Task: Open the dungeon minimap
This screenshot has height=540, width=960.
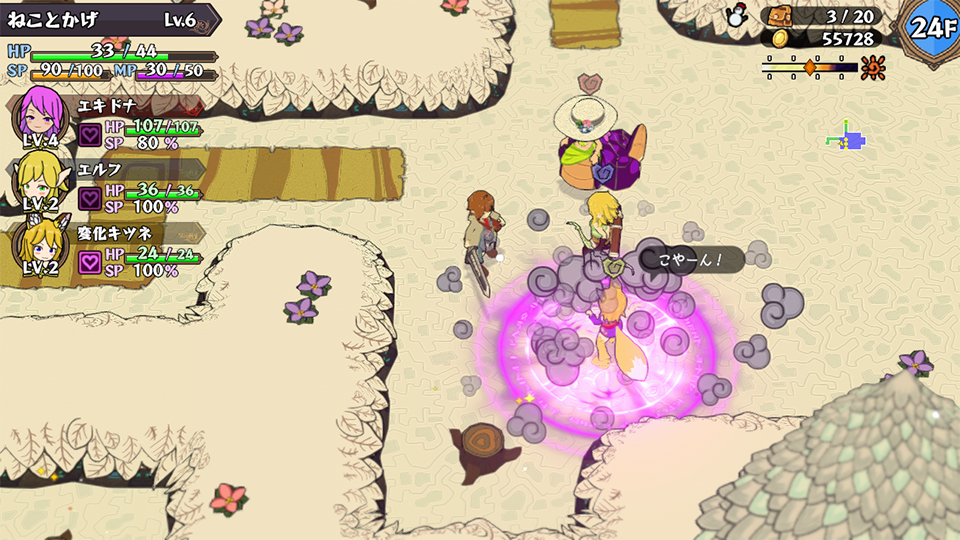Action: (x=846, y=139)
